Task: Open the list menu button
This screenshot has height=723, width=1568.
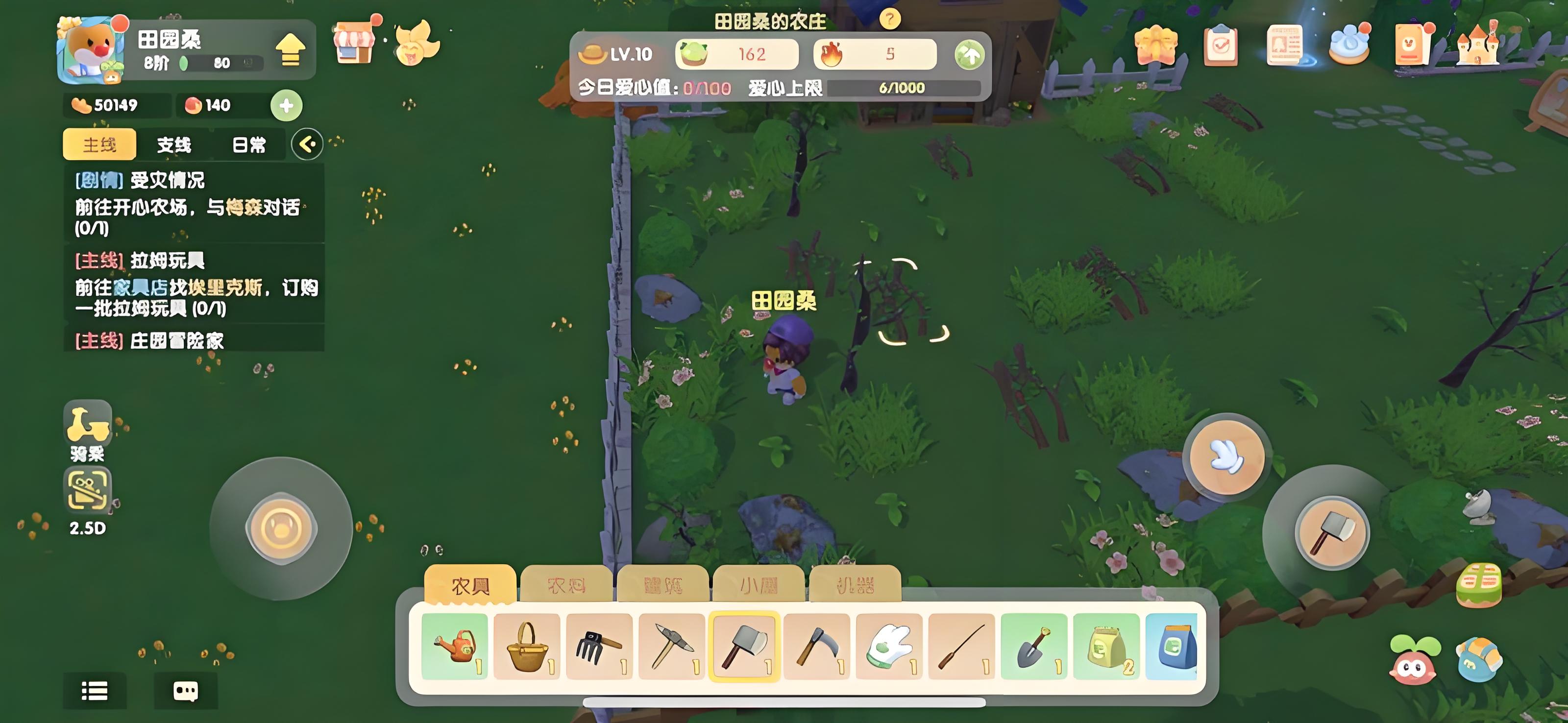Action: (x=95, y=691)
